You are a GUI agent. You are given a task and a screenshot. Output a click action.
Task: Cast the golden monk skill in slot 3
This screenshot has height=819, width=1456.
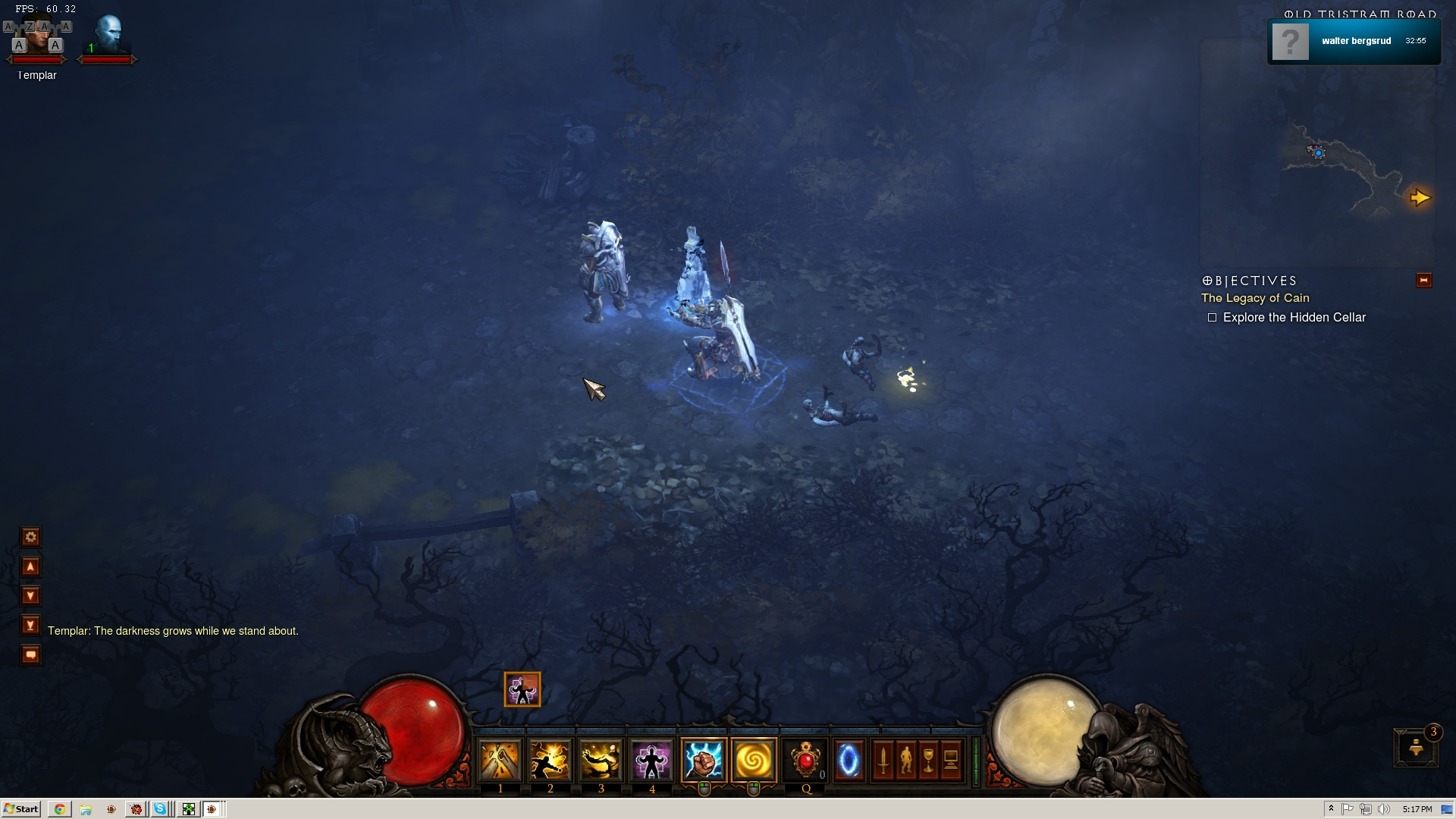point(601,760)
